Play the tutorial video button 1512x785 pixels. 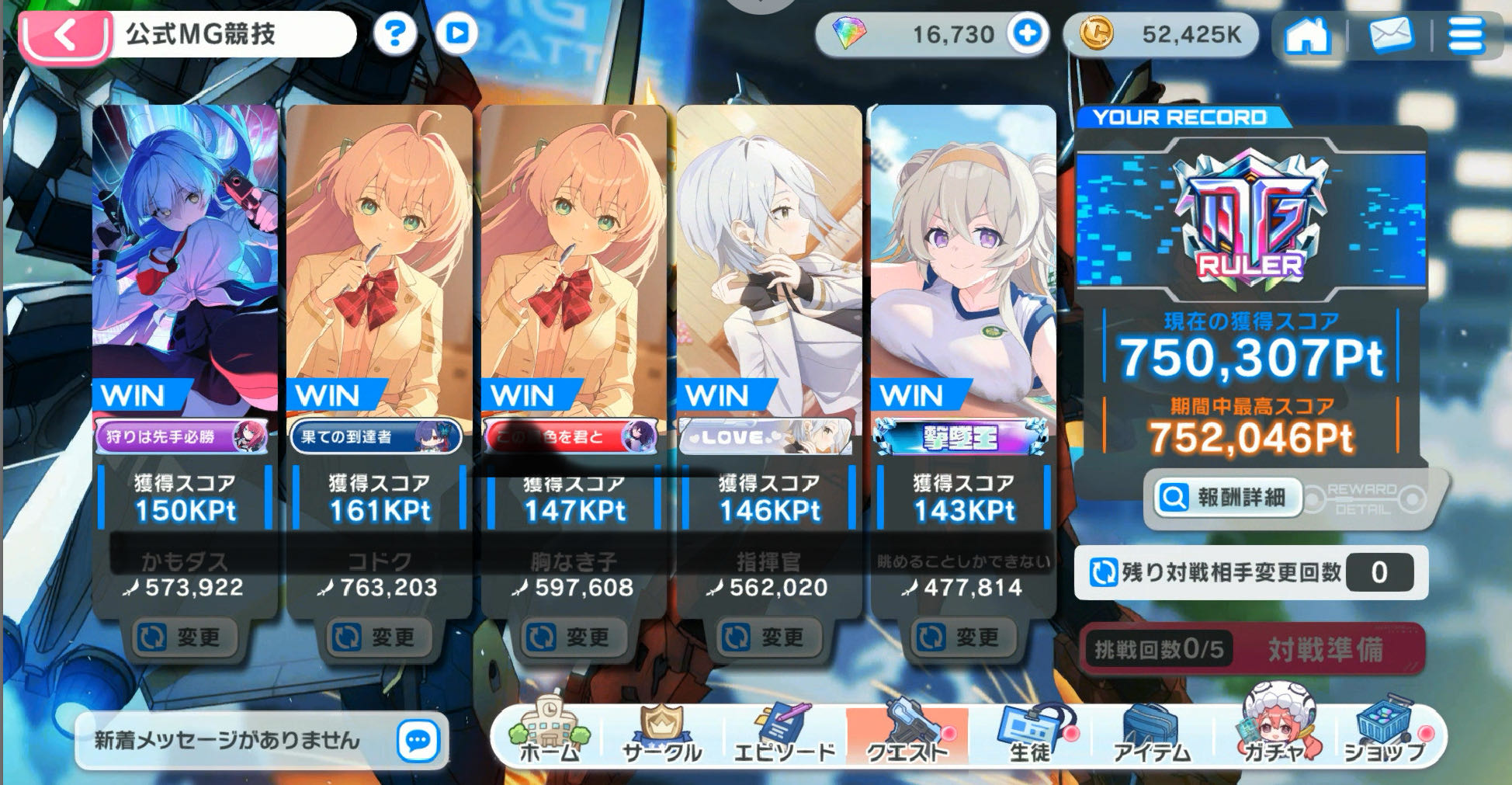point(456,33)
